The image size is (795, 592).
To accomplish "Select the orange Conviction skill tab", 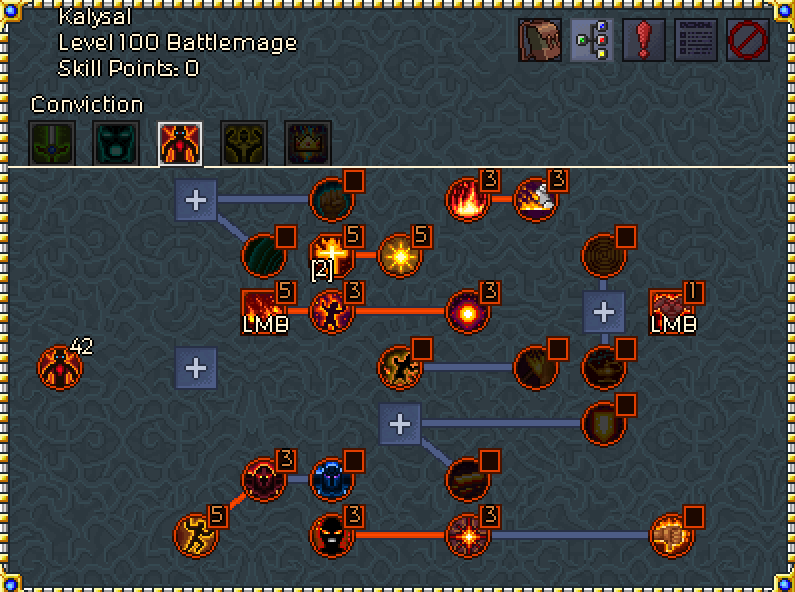I will tap(180, 144).
